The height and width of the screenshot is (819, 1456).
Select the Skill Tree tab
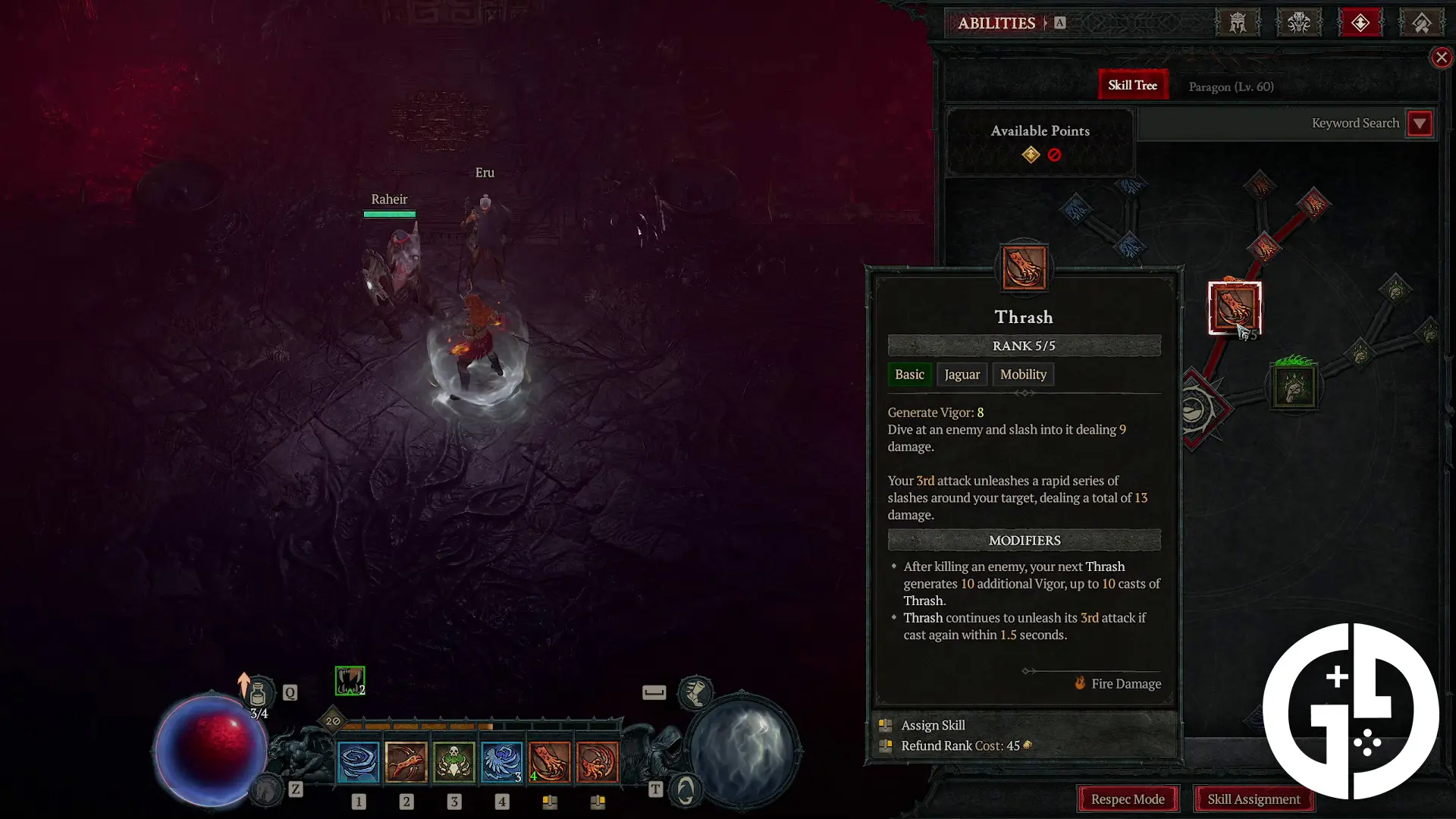(1132, 84)
